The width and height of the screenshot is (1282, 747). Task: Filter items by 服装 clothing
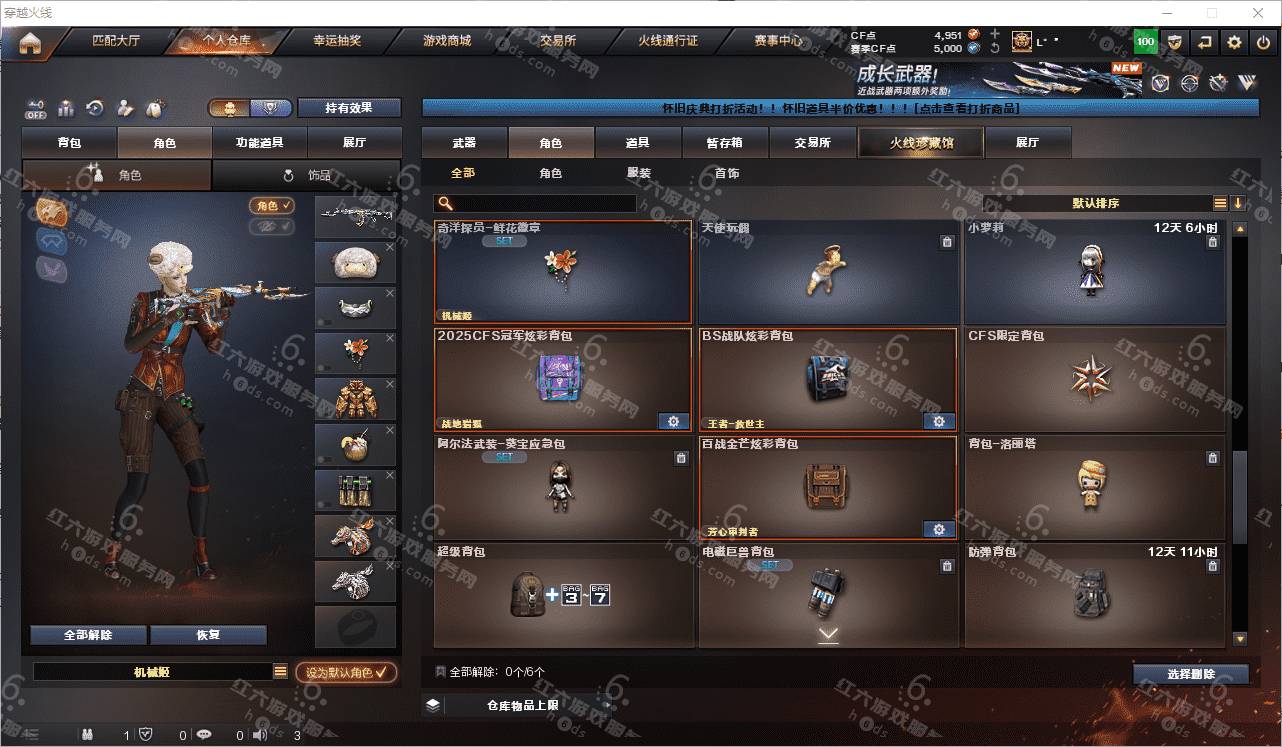[639, 173]
